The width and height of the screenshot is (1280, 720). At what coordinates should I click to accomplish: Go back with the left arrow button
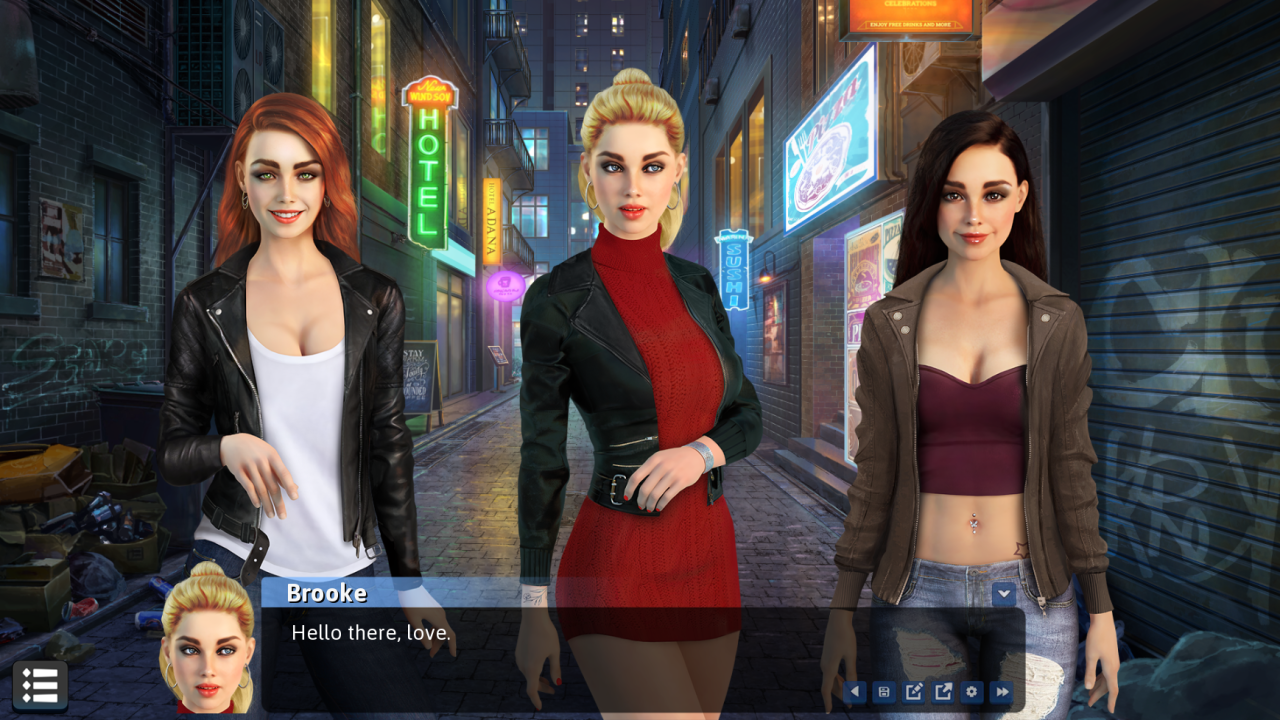854,692
